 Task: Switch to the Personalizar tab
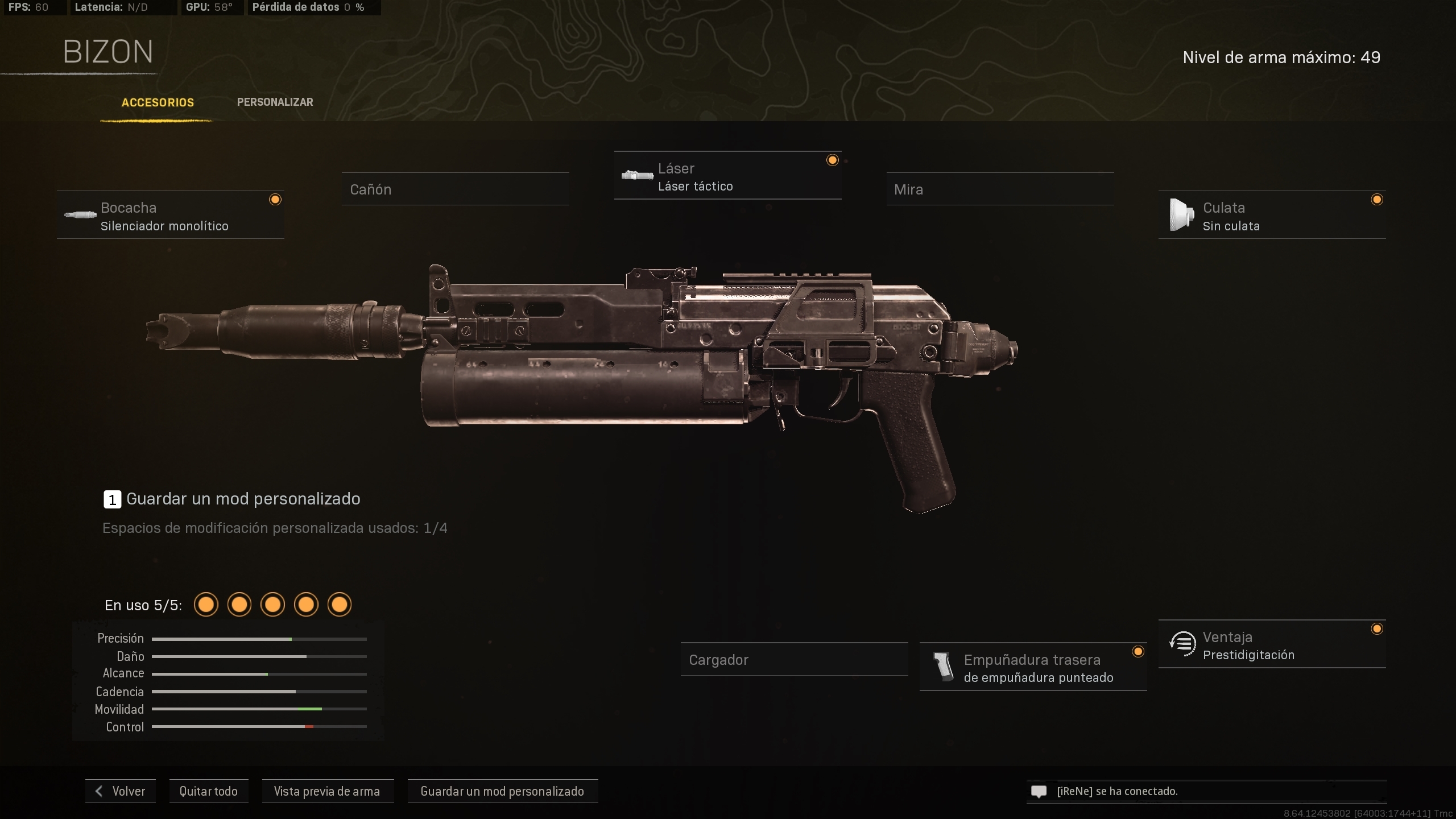[x=275, y=102]
